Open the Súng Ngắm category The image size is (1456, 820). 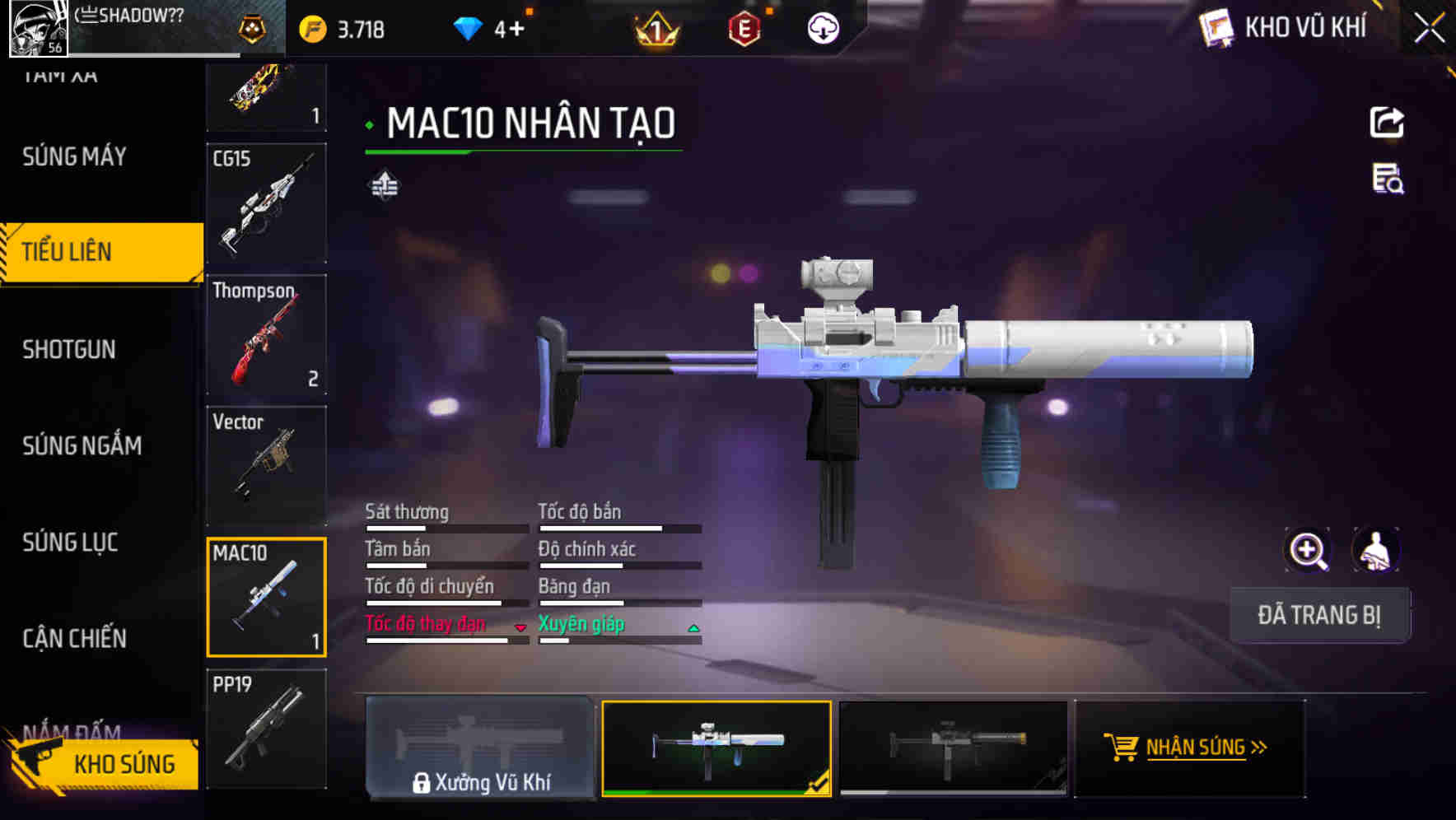point(82,445)
